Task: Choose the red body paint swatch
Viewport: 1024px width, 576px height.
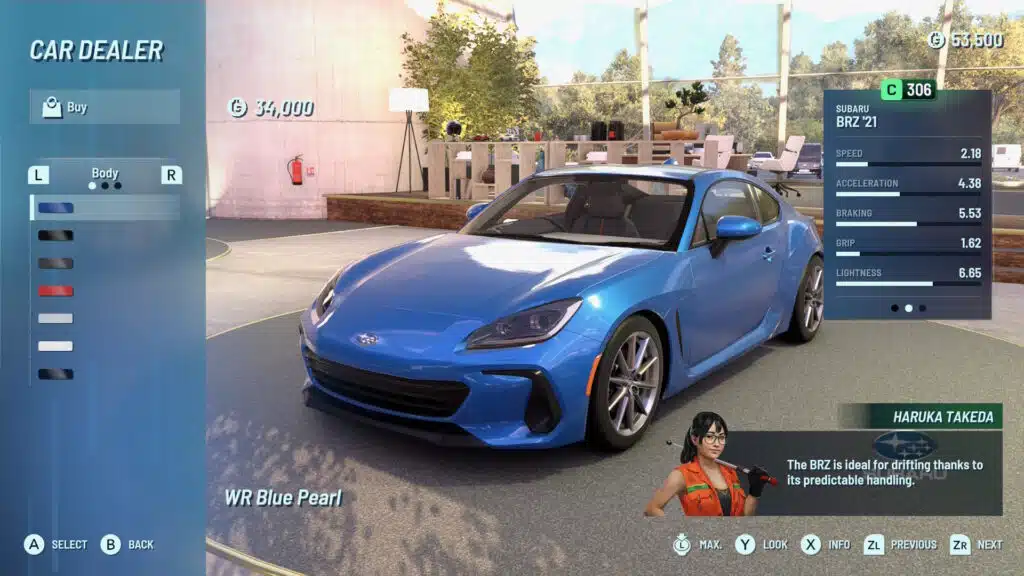Action: (x=56, y=291)
